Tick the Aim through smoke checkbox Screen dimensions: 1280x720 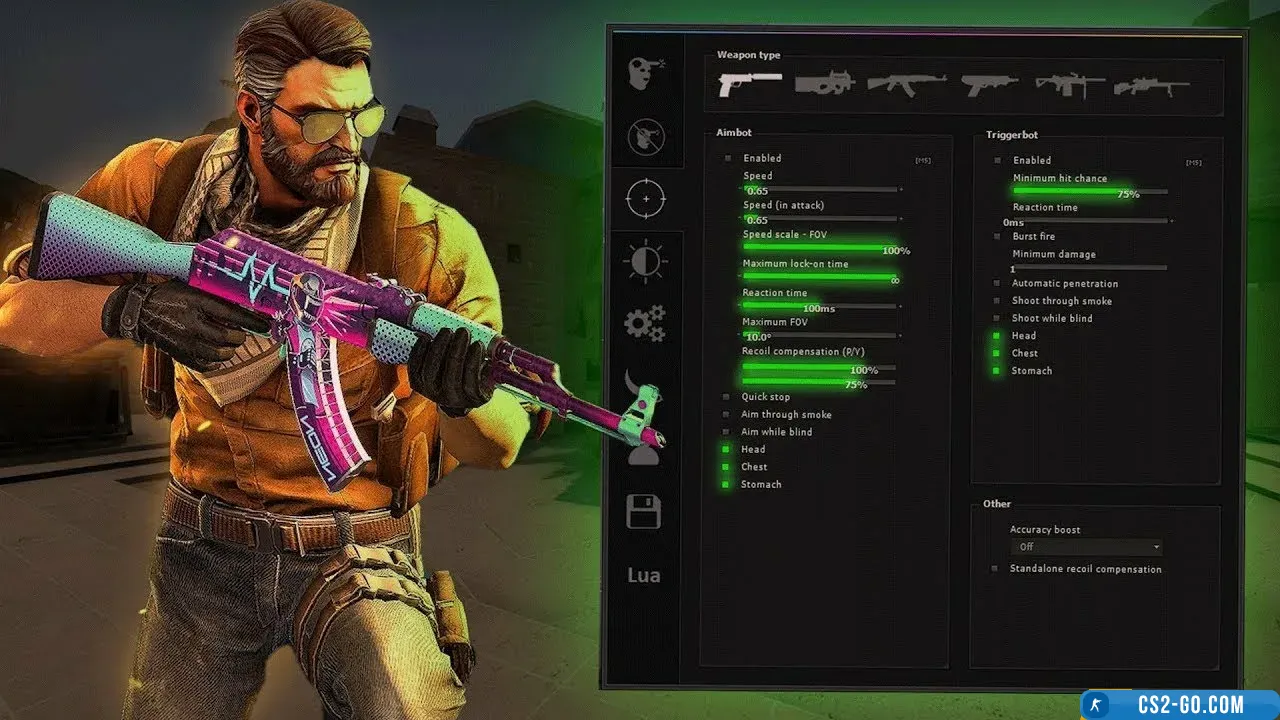727,414
